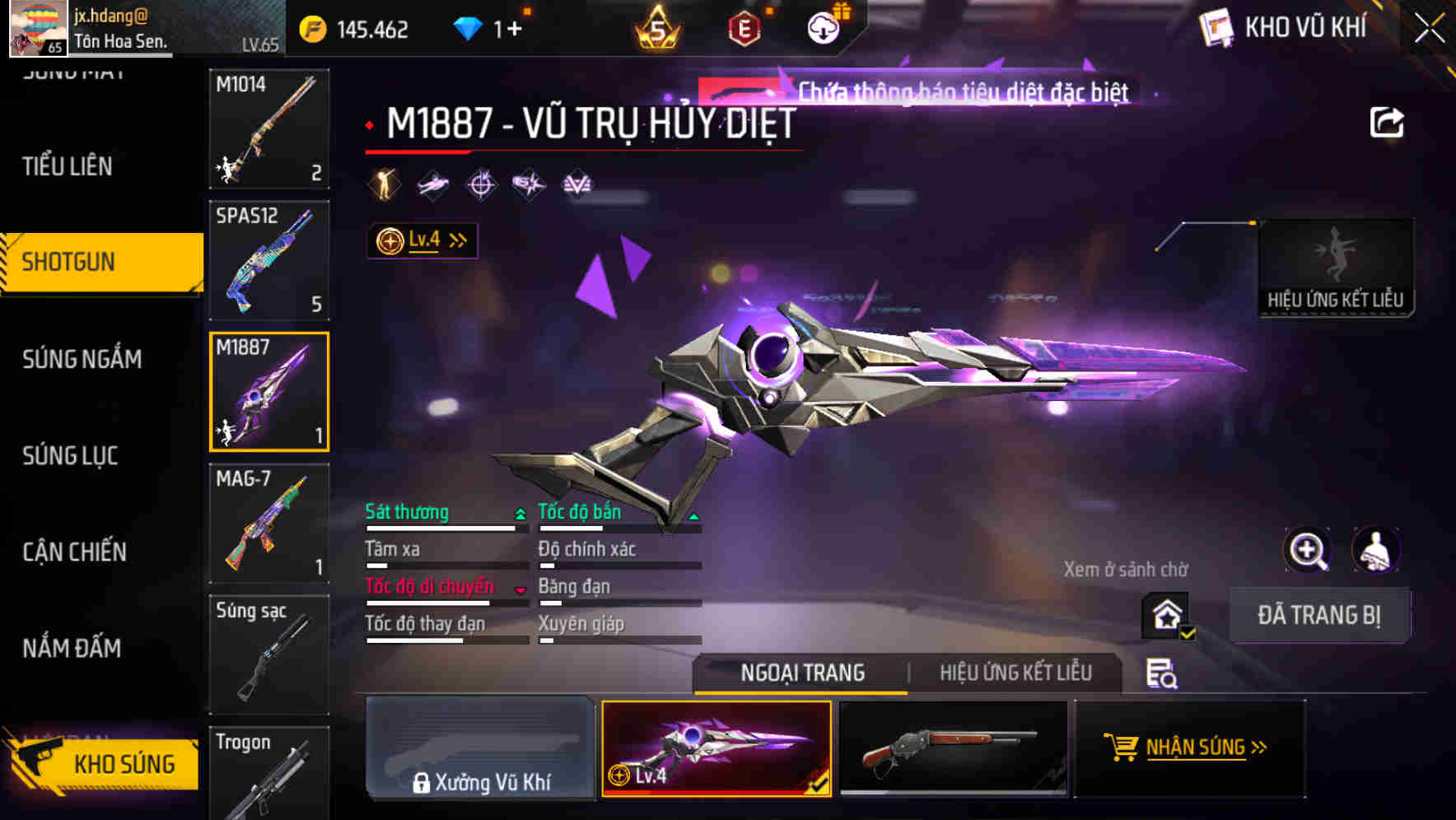Select the golden standing-player attribute icon
The image size is (1456, 820).
pyautogui.click(x=384, y=183)
